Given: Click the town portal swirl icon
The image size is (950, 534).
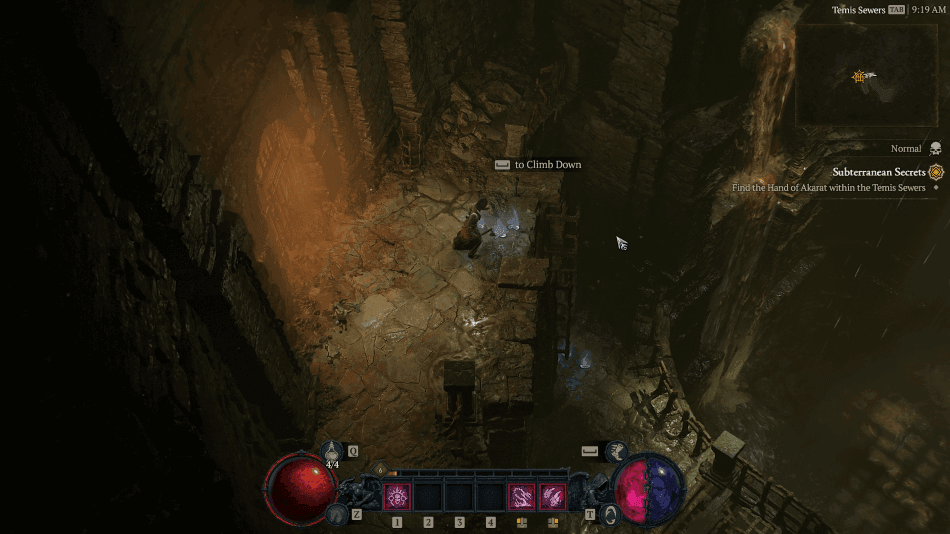Looking at the screenshot, I should (610, 514).
